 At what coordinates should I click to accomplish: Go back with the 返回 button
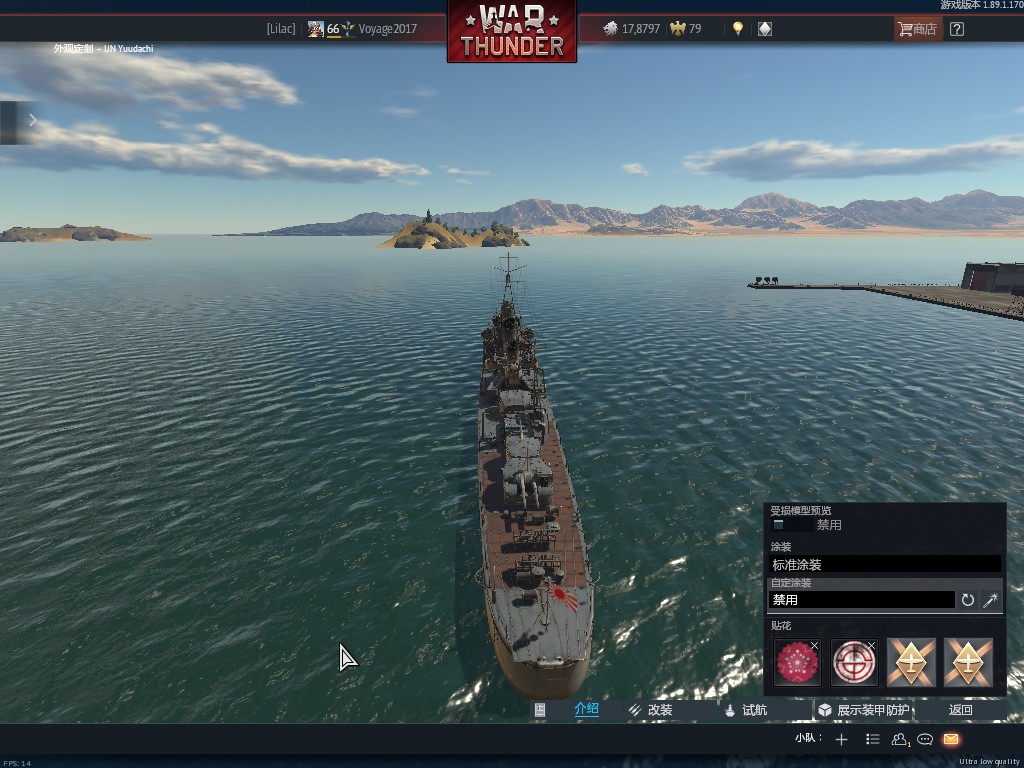[x=960, y=710]
